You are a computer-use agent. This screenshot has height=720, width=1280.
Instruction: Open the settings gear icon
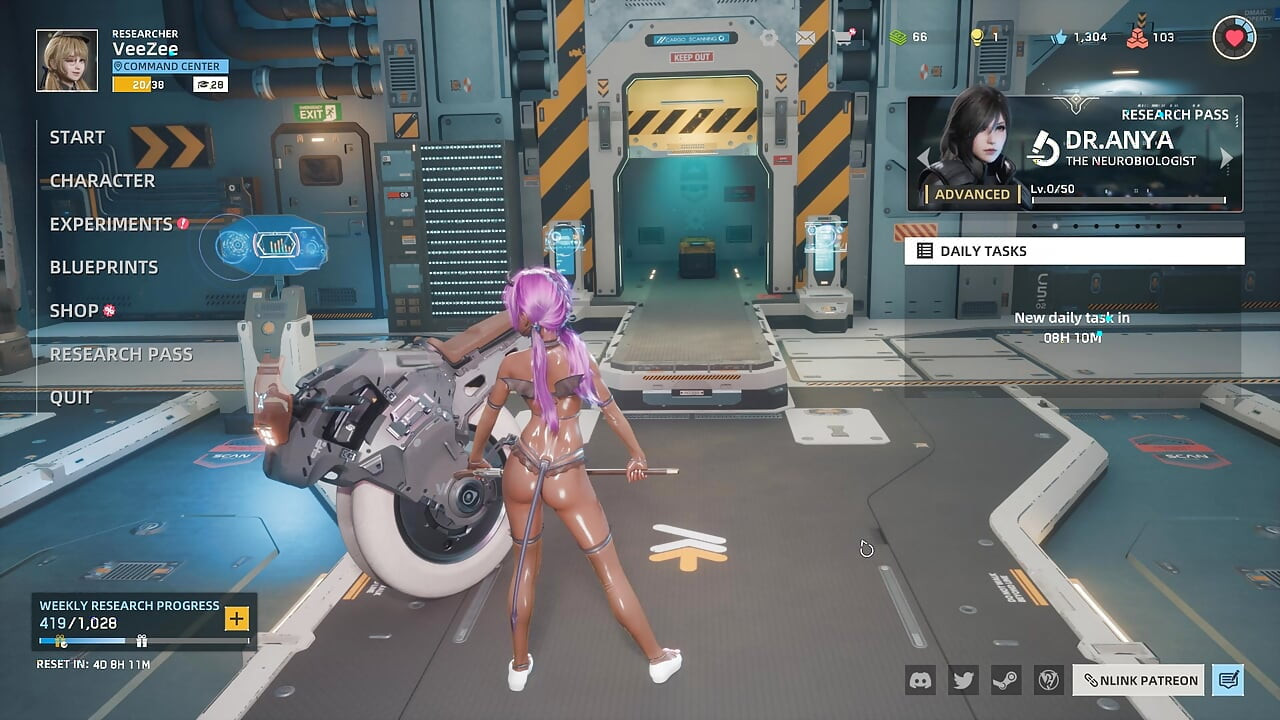768,38
